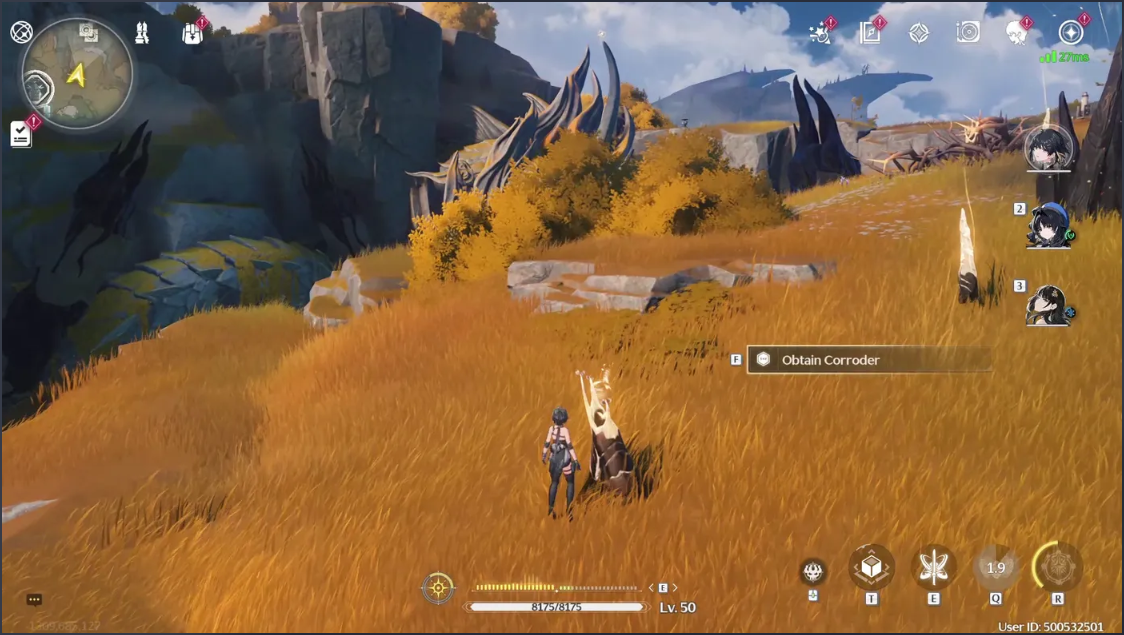Open the camera photo mode icon

pos(968,33)
